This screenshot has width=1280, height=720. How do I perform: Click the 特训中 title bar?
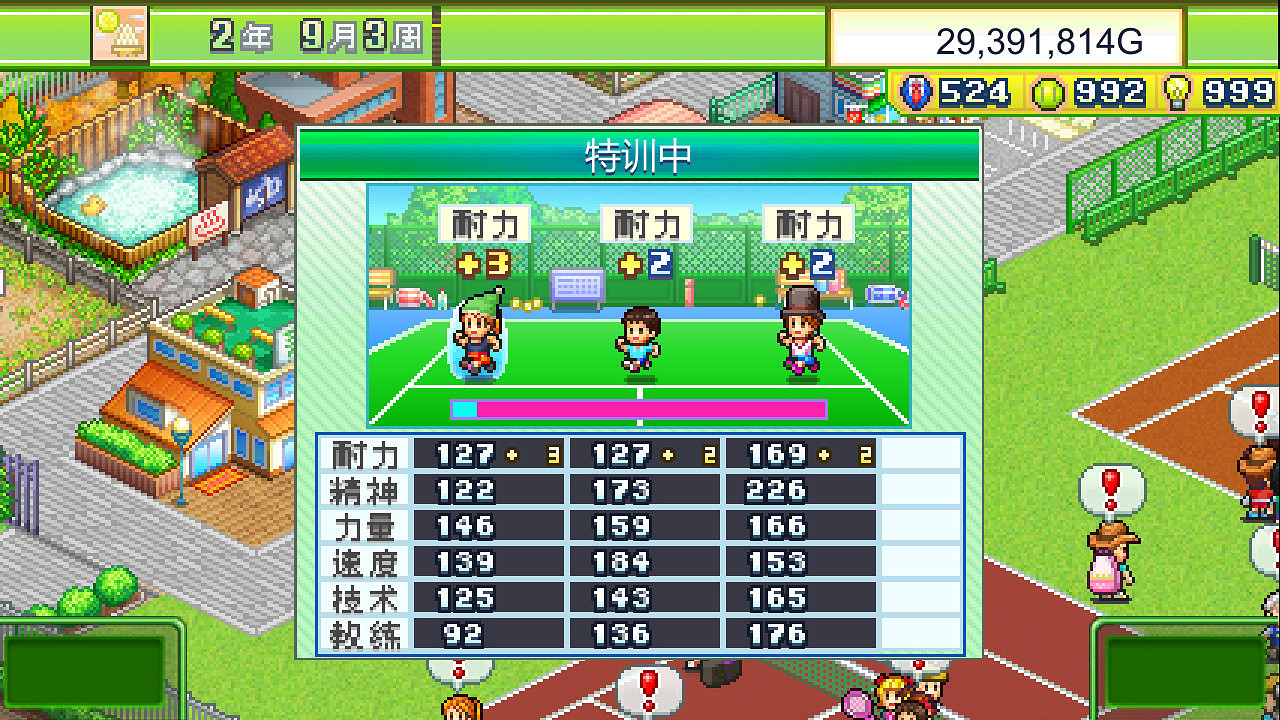639,156
